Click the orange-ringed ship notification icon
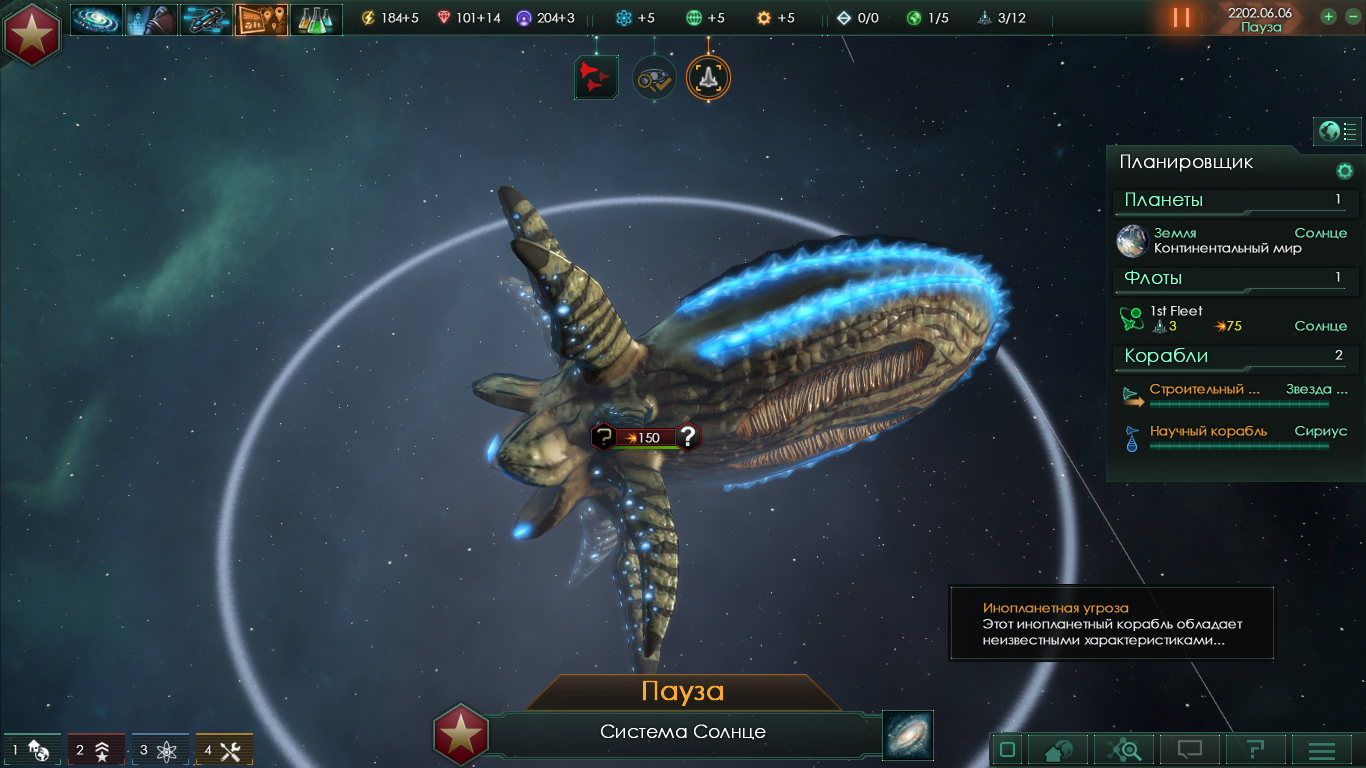This screenshot has width=1366, height=768. (708, 77)
